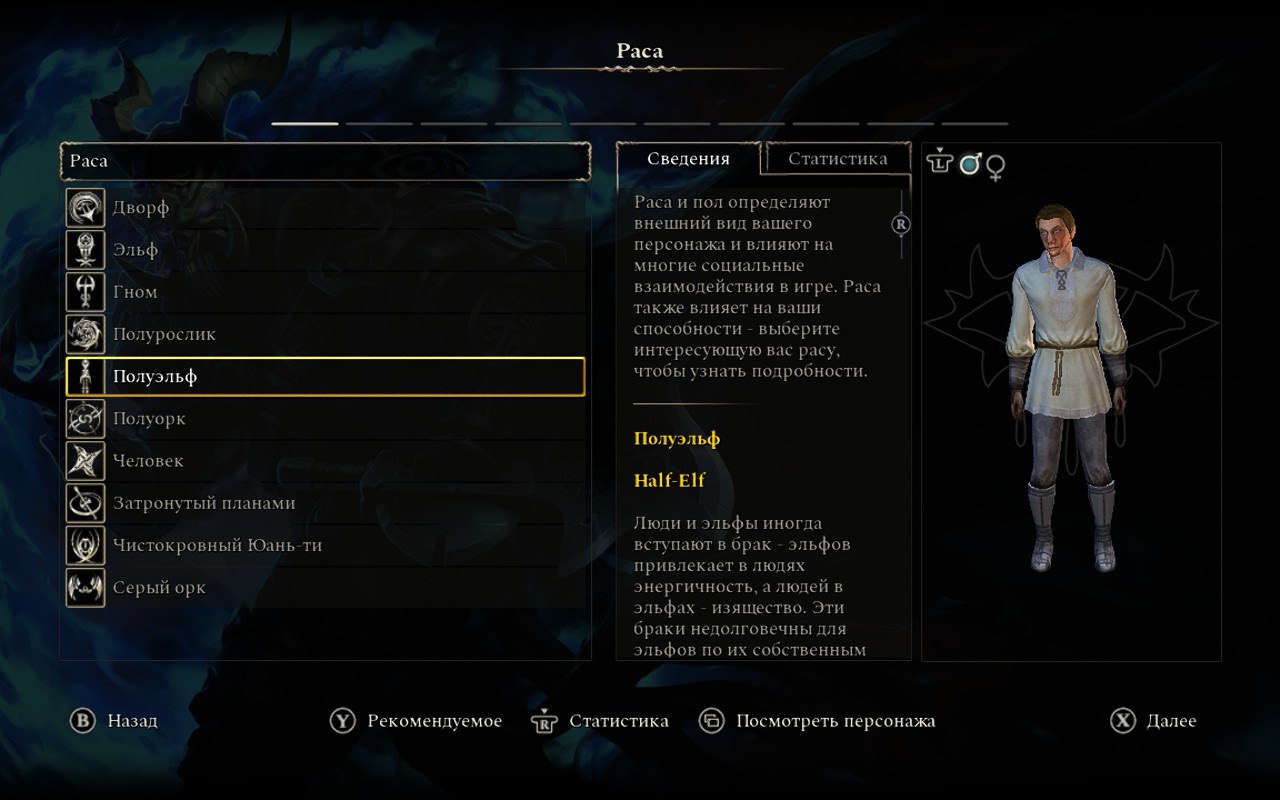Go back with the Назад button

pos(114,721)
